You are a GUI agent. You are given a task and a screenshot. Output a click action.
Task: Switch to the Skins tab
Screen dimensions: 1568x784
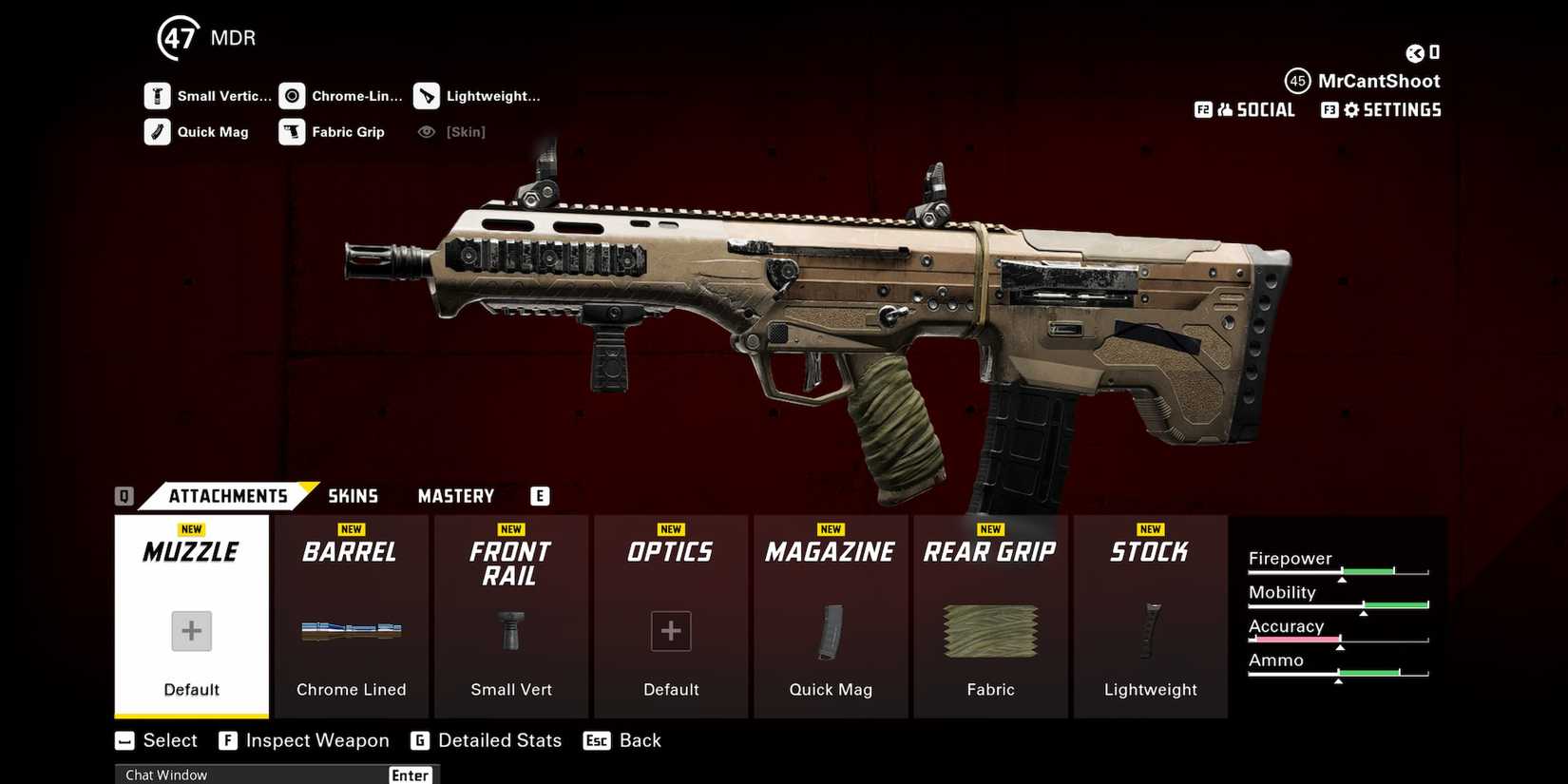353,495
